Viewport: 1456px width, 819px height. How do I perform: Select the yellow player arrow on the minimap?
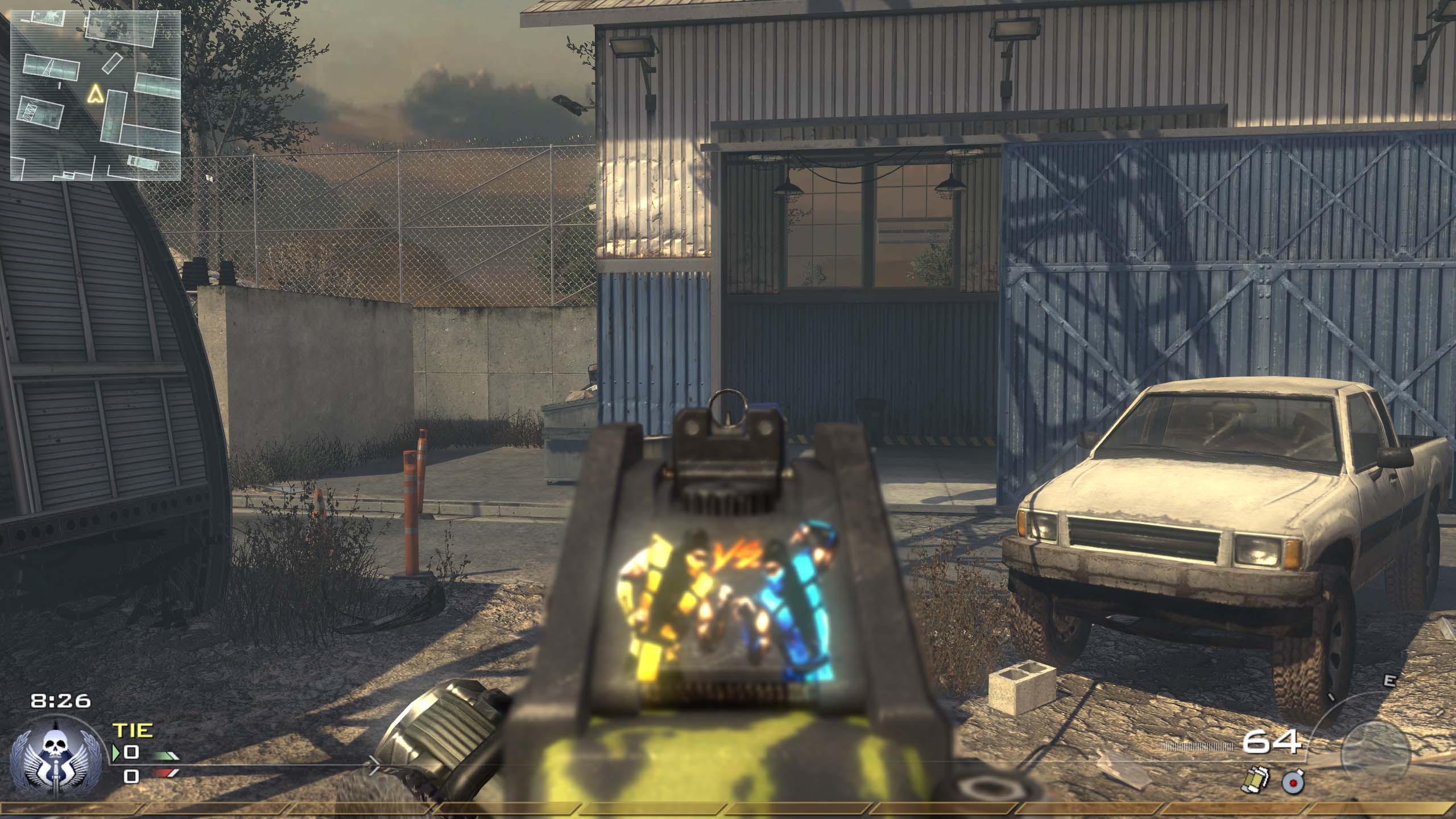pos(95,93)
